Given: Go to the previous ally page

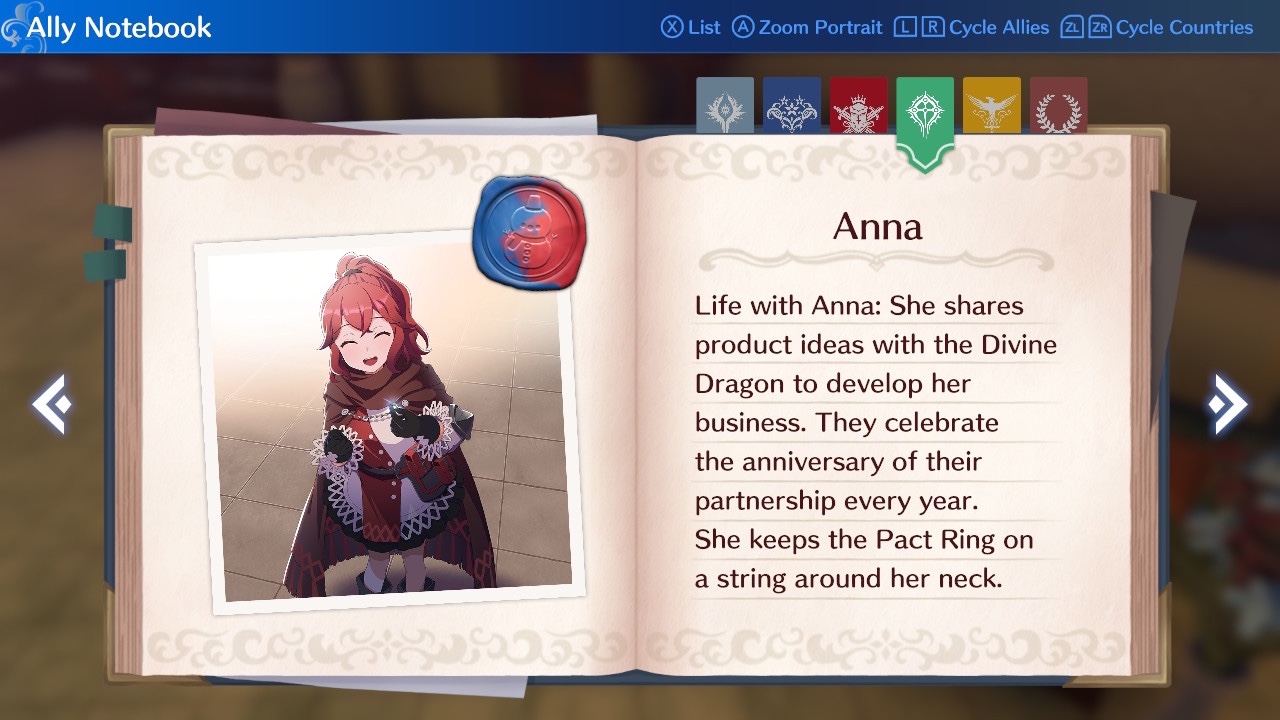Looking at the screenshot, I should [50, 404].
